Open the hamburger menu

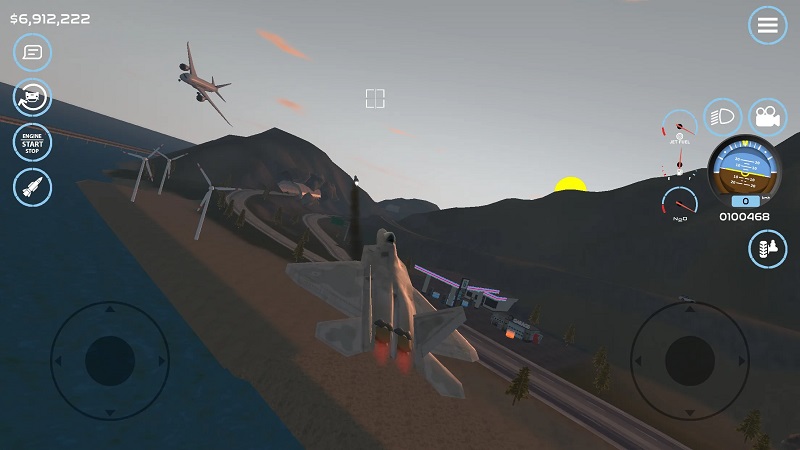[767, 26]
